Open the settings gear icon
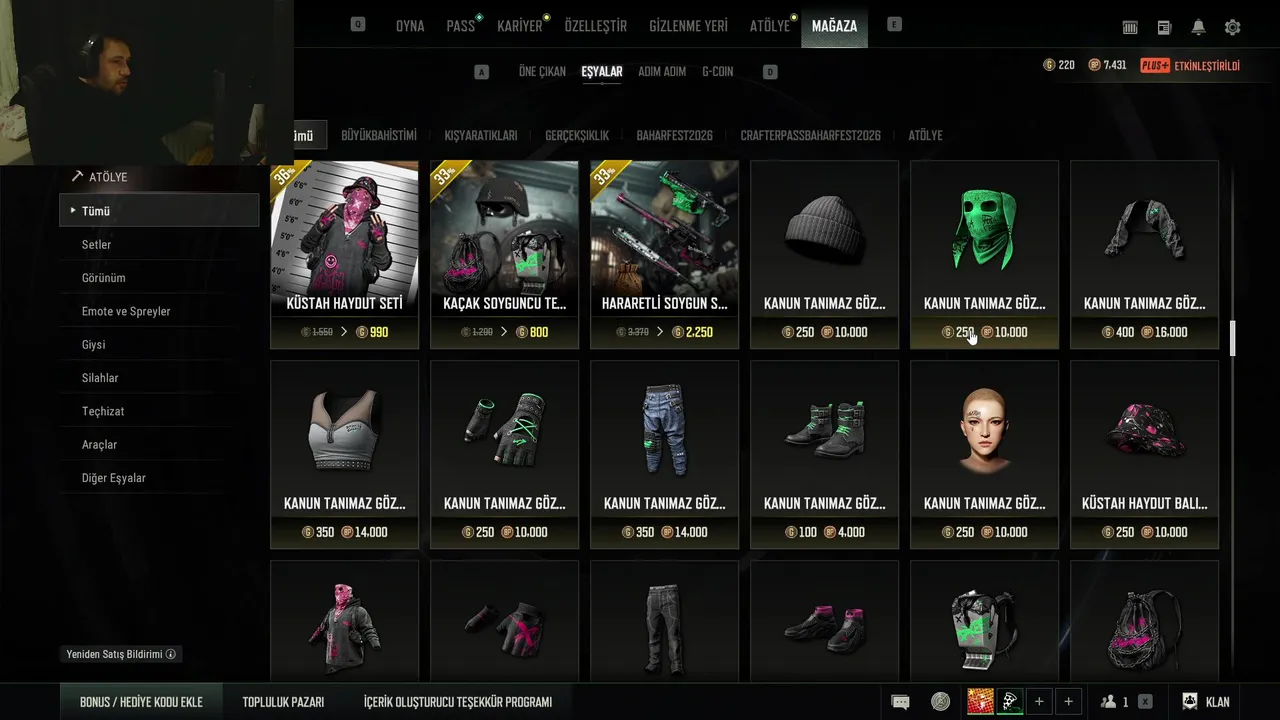 pos(1232,28)
